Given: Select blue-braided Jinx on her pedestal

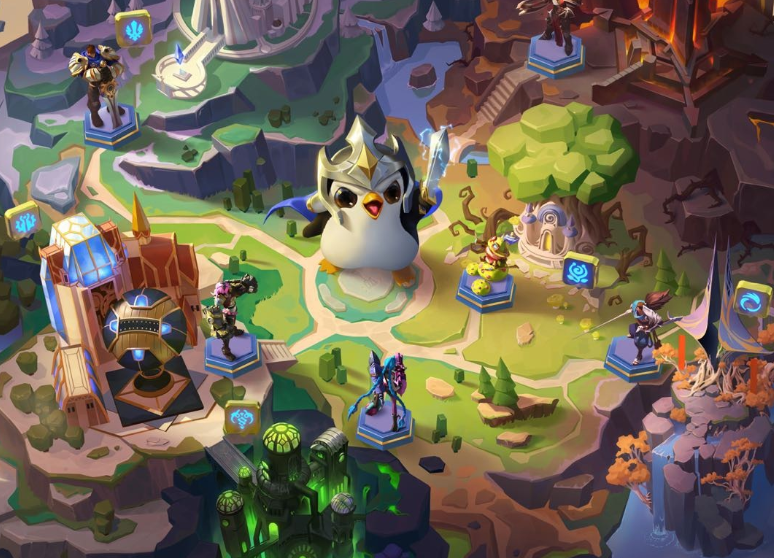Looking at the screenshot, I should click(x=381, y=398).
